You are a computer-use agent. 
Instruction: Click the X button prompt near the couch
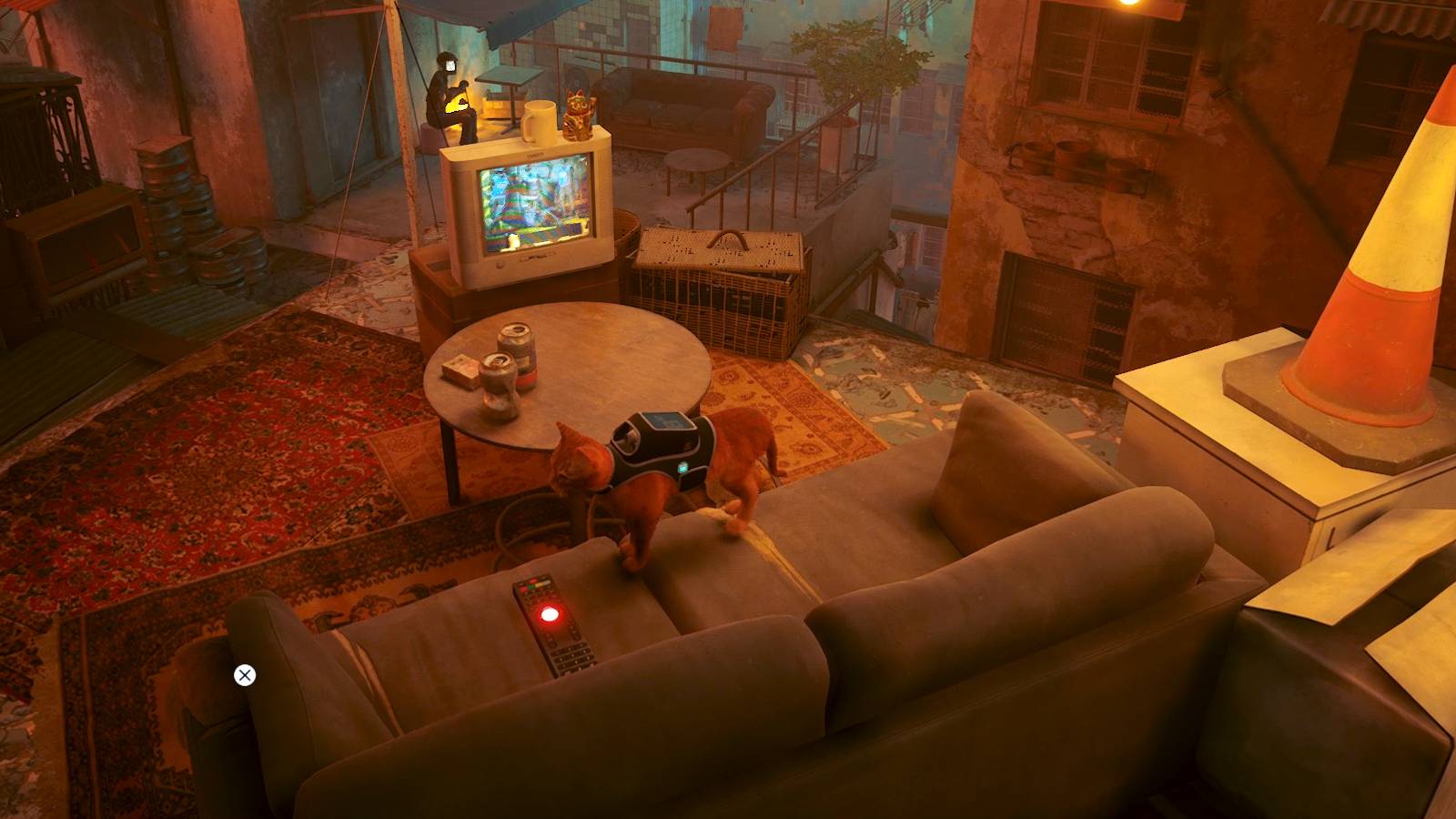pos(244,674)
